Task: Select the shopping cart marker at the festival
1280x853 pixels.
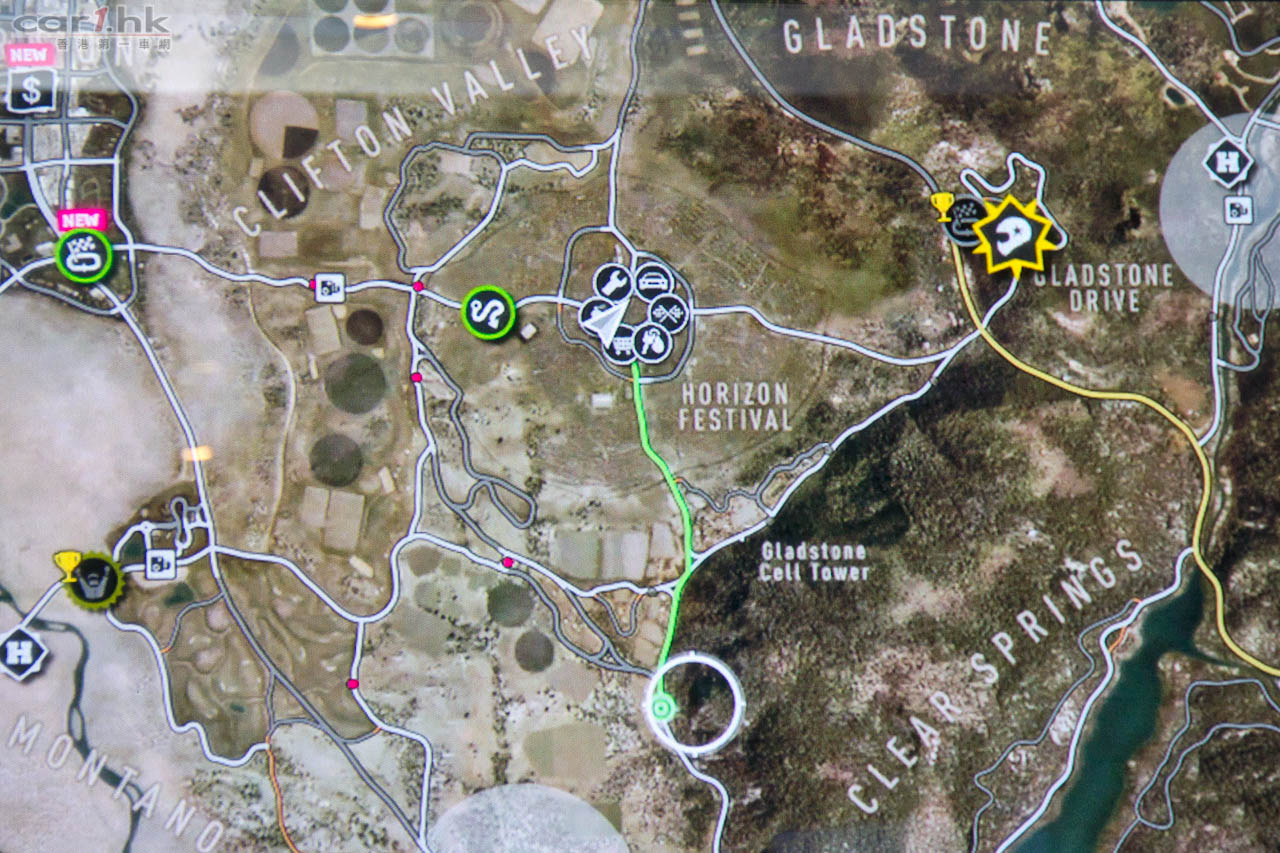Action: click(621, 346)
